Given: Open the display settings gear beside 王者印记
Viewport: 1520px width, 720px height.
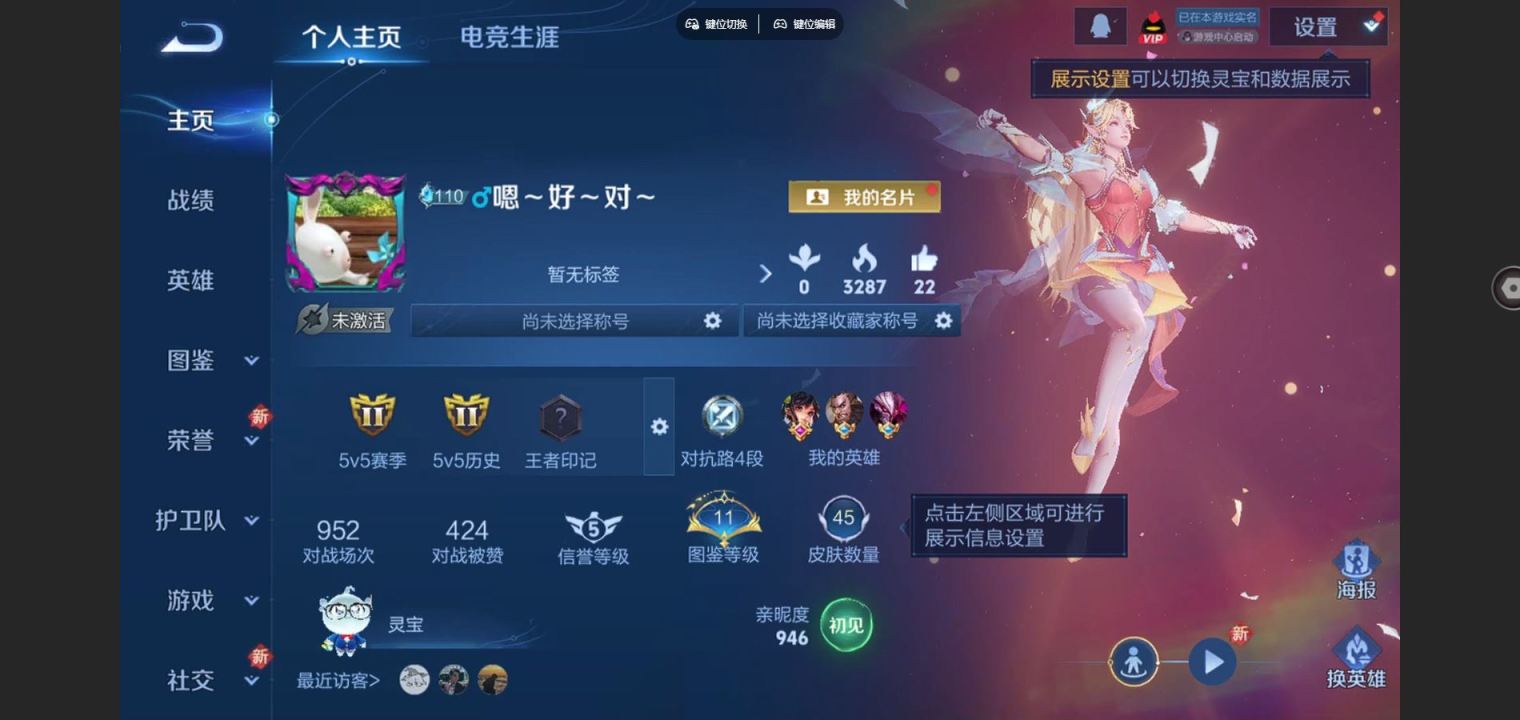Looking at the screenshot, I should tap(659, 426).
